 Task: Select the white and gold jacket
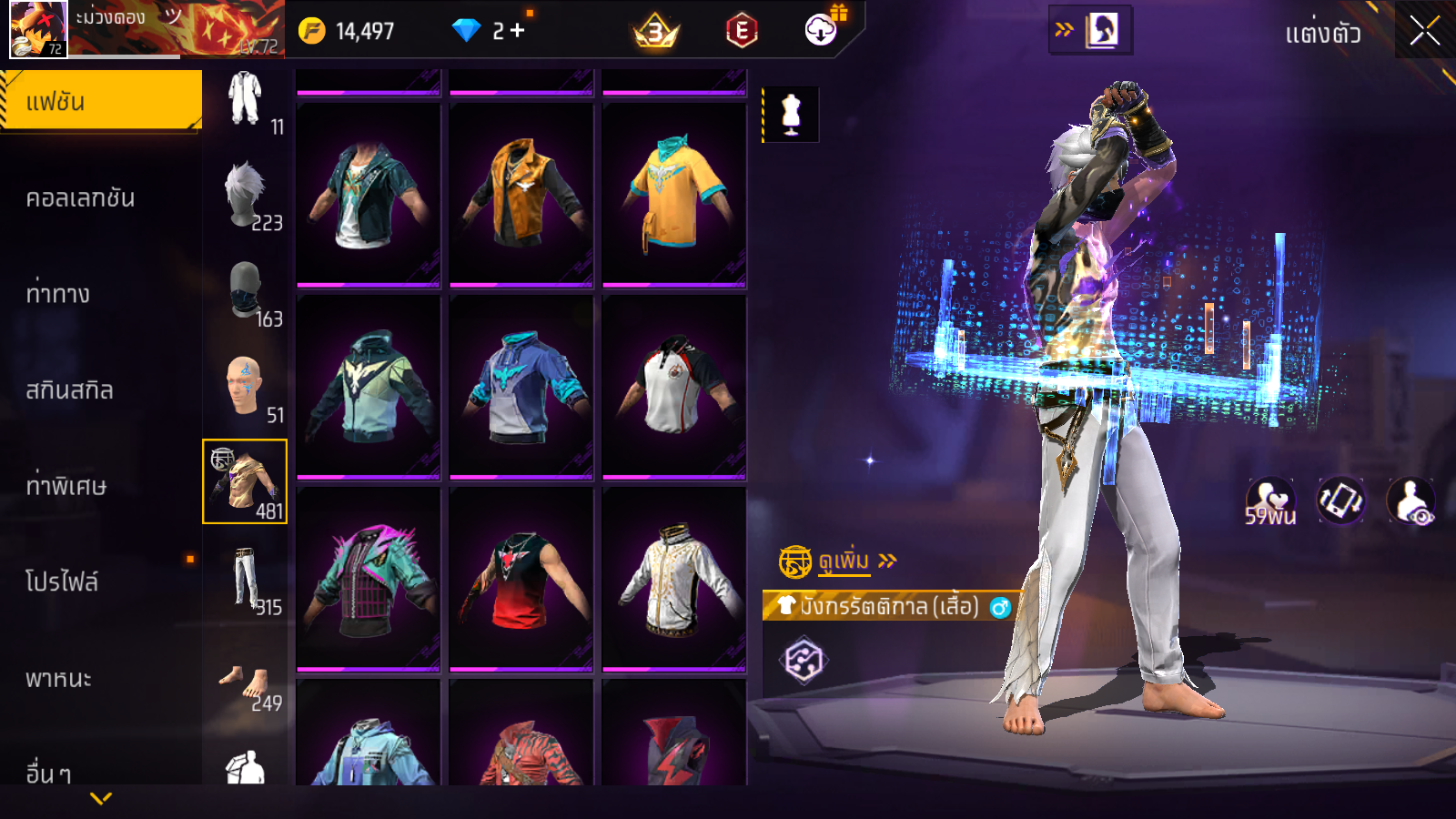(673, 578)
